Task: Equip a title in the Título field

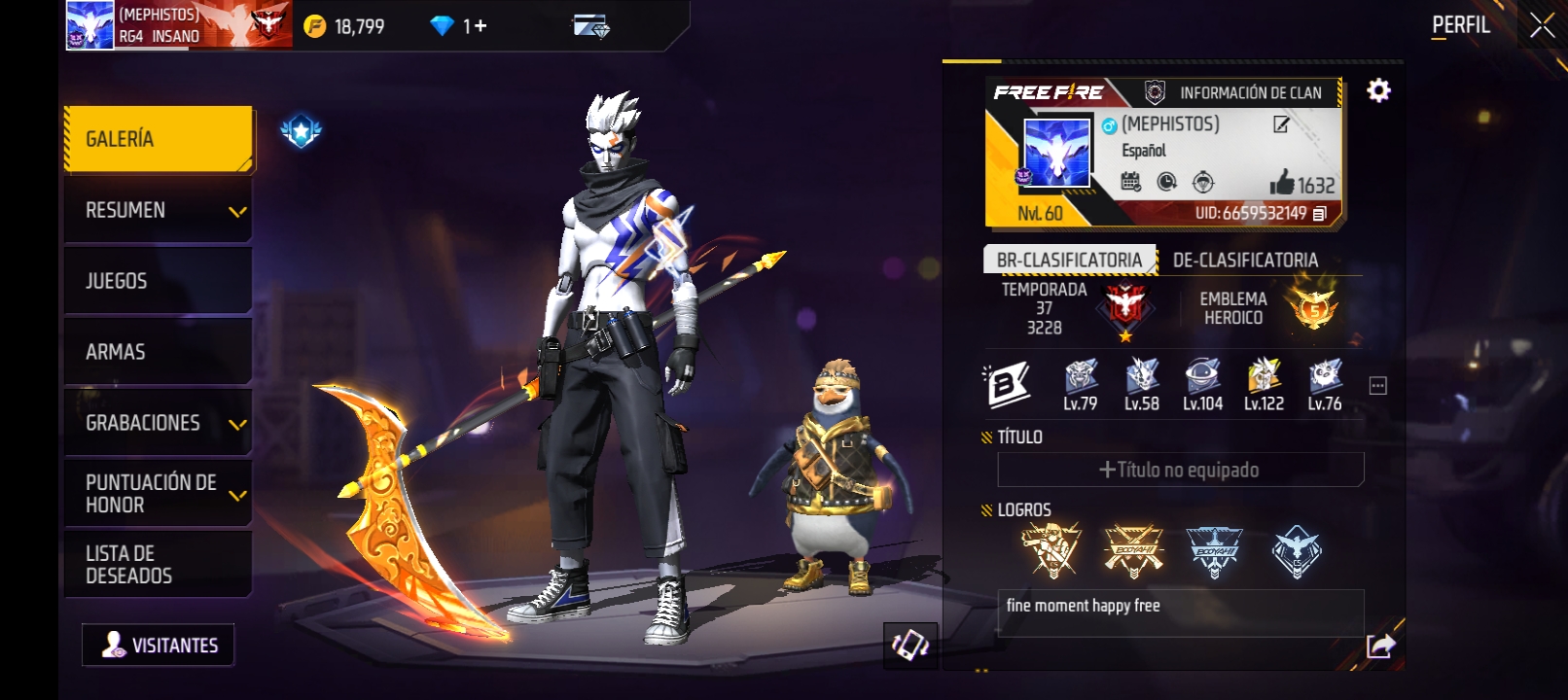Action: point(1180,471)
